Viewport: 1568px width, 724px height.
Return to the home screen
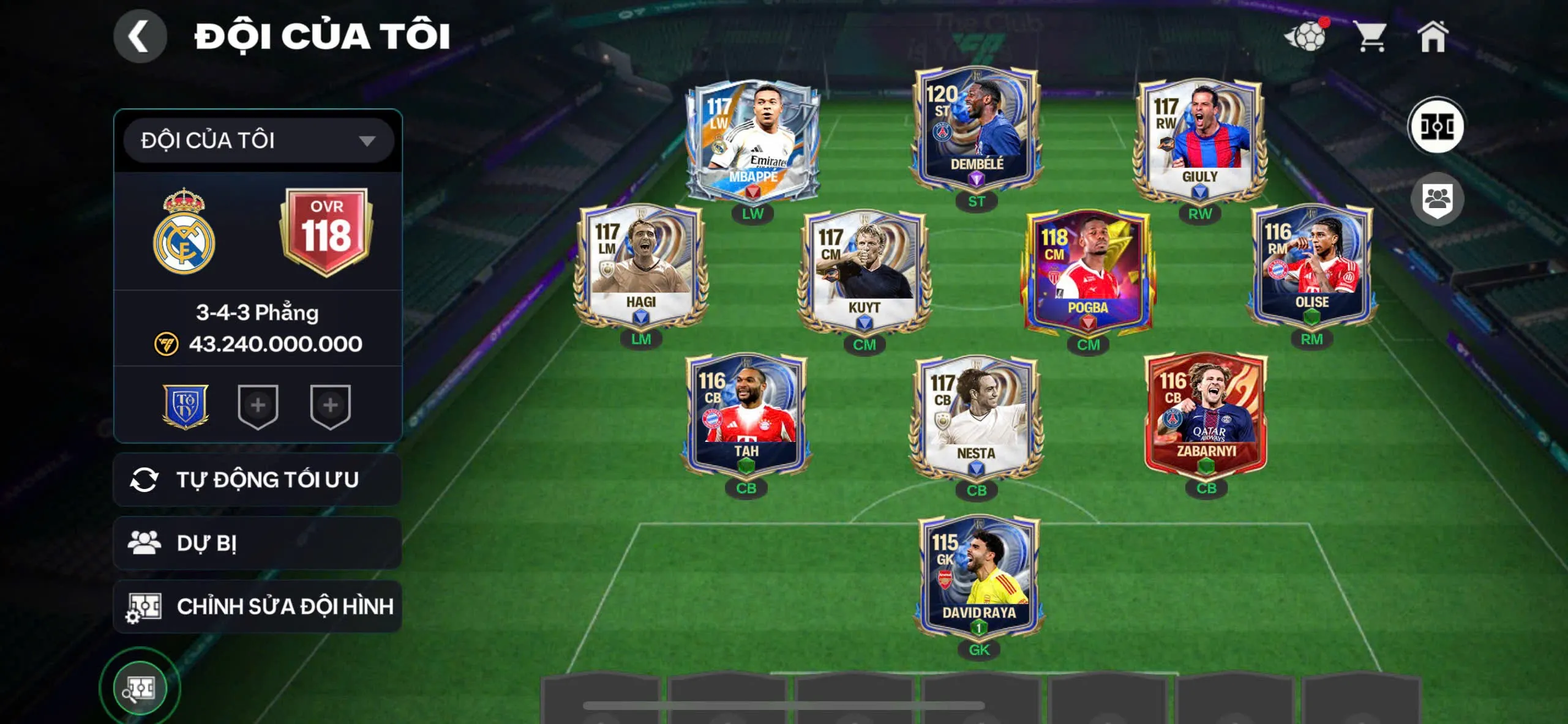click(1433, 37)
